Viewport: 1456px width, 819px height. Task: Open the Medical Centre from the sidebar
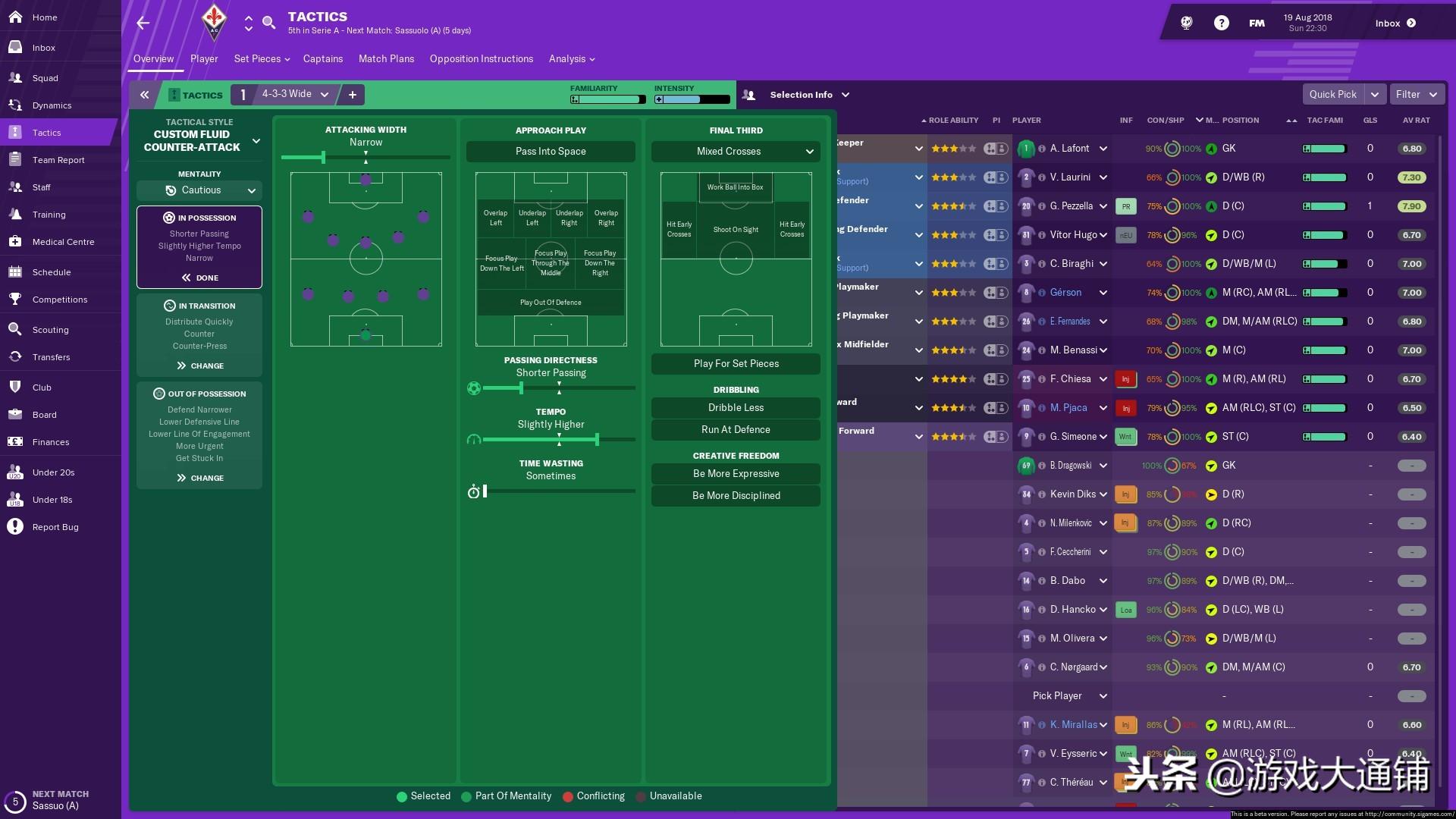(x=64, y=241)
